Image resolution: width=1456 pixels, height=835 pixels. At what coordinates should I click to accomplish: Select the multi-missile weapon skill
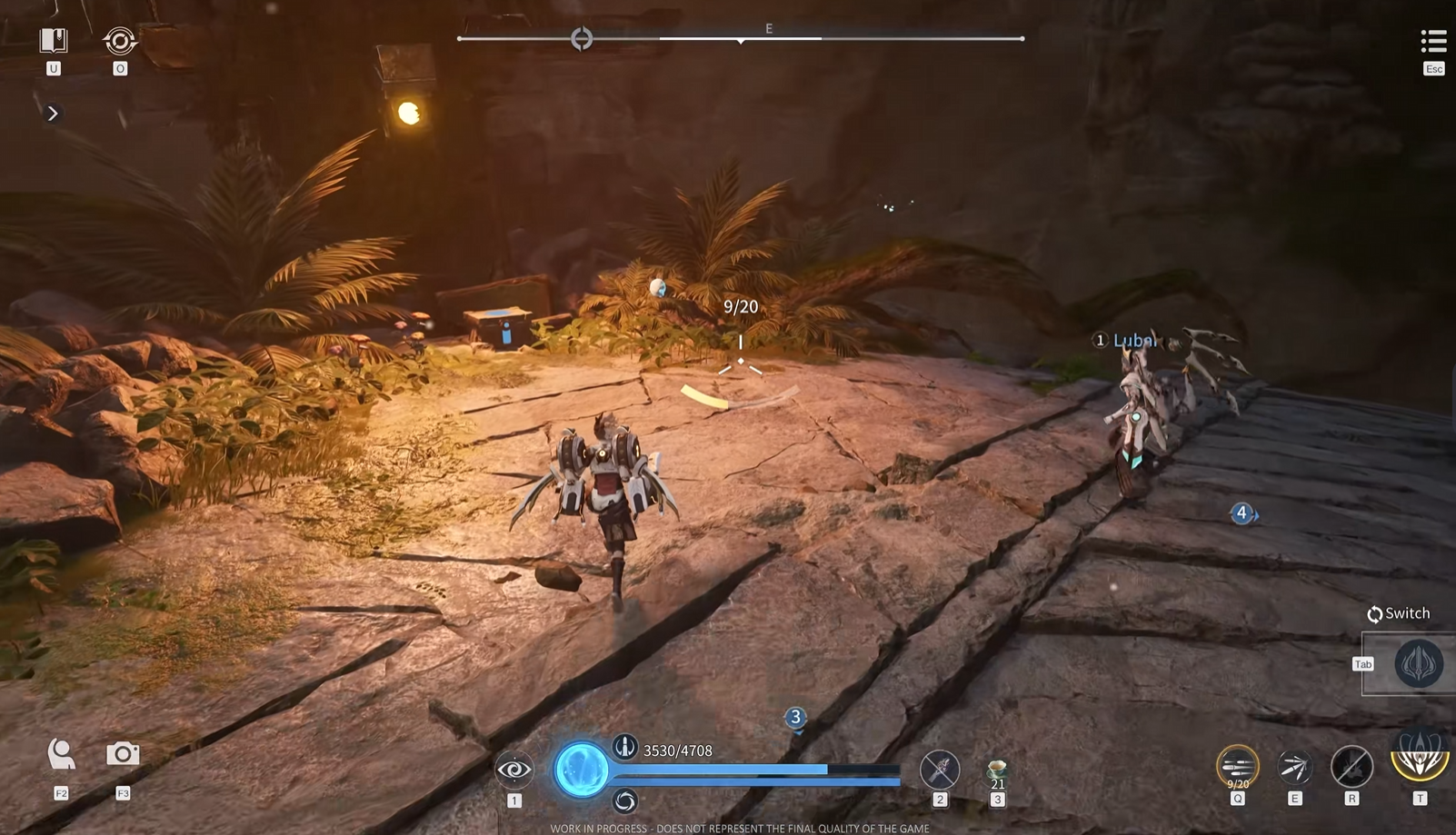[x=1237, y=766]
